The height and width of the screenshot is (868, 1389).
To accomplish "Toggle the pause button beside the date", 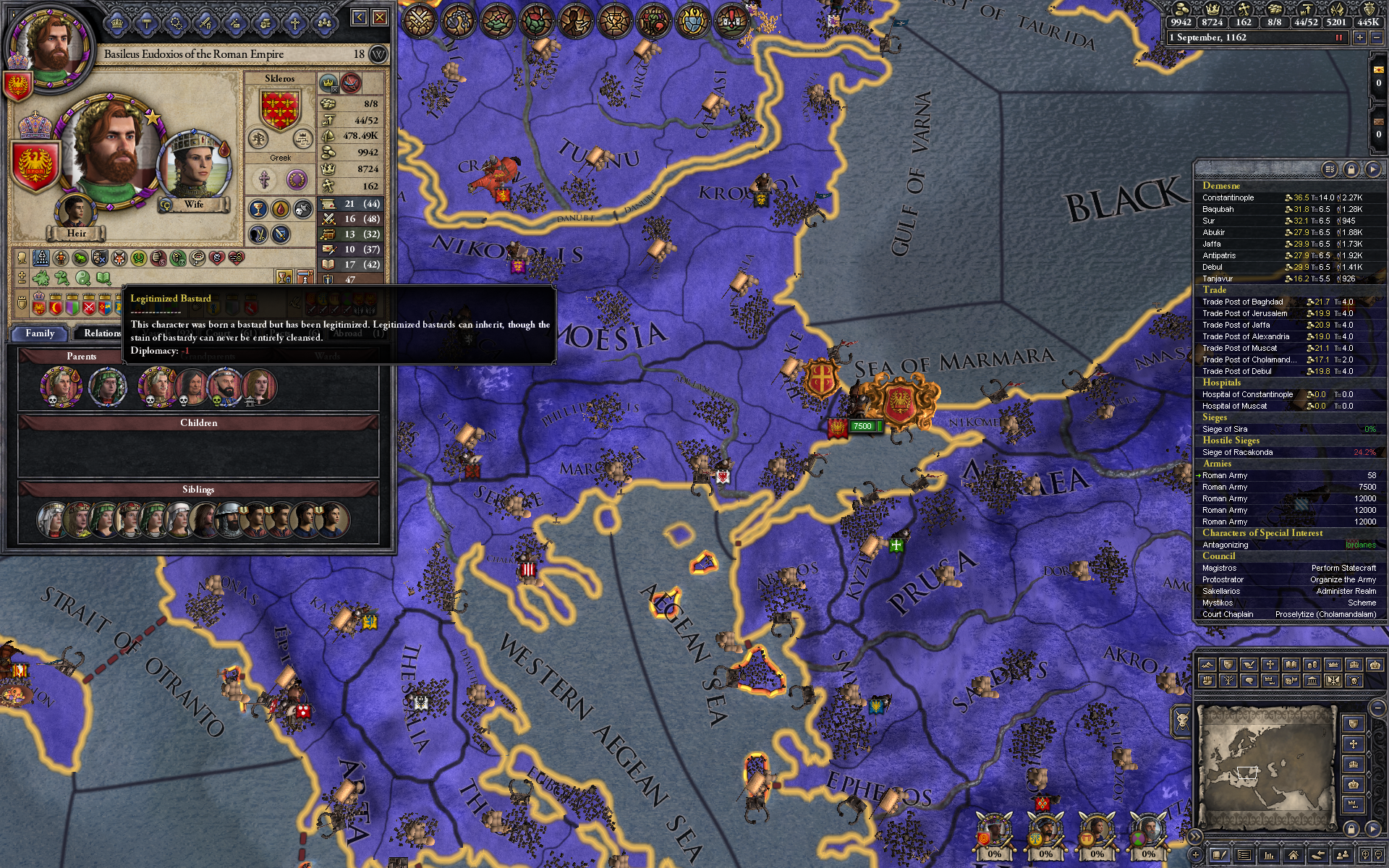I will click(1340, 38).
